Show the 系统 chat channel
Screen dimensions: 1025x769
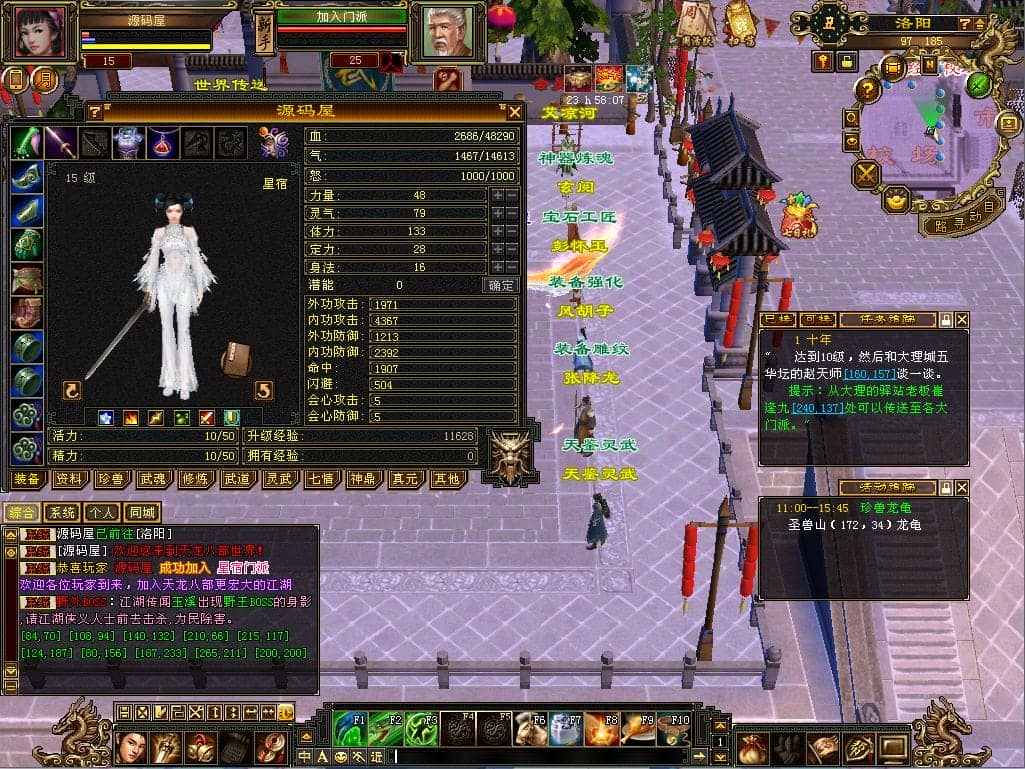point(62,513)
